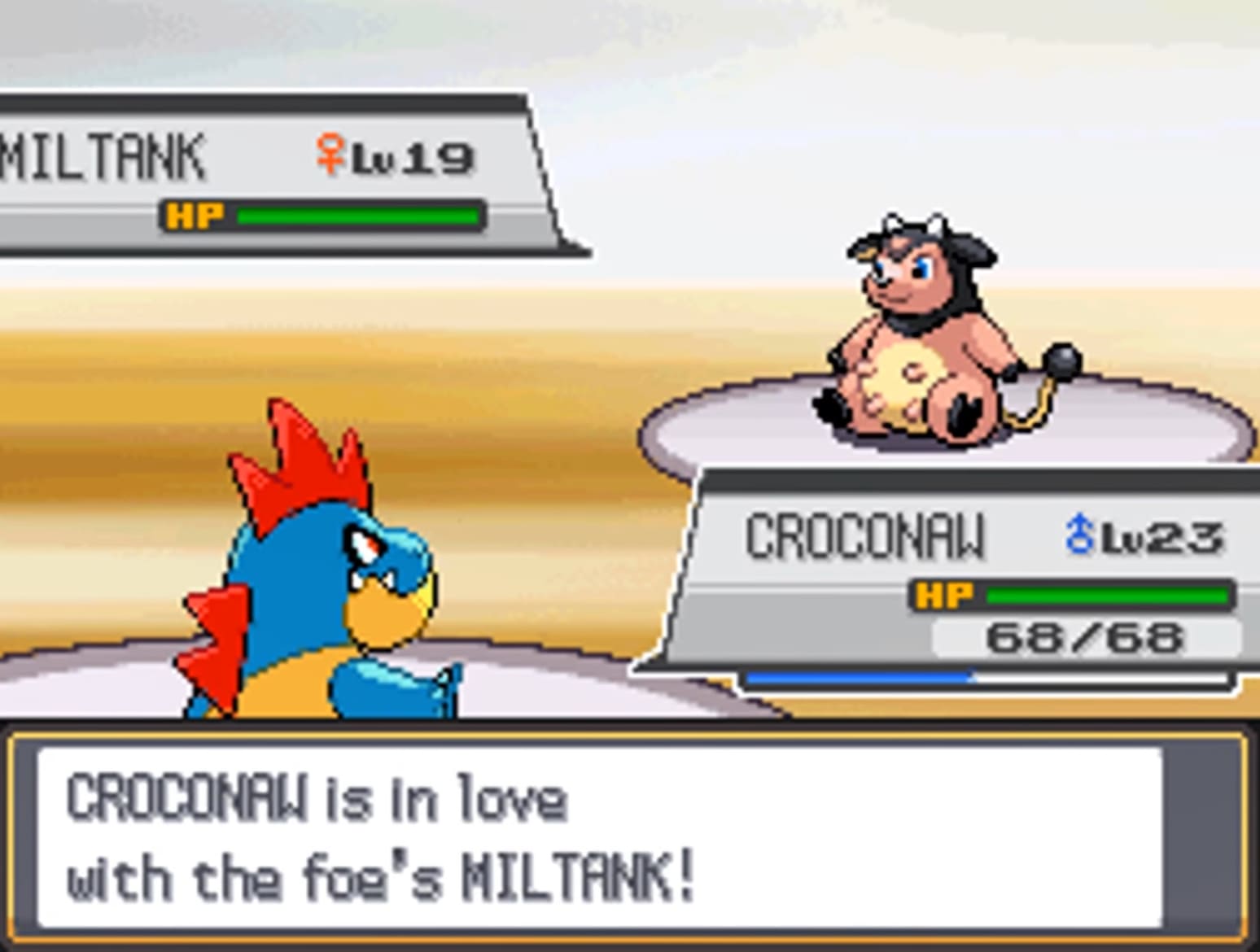The image size is (1260, 952).
Task: Toggle CROCONAW's green HP bar
Action: [x=1107, y=596]
